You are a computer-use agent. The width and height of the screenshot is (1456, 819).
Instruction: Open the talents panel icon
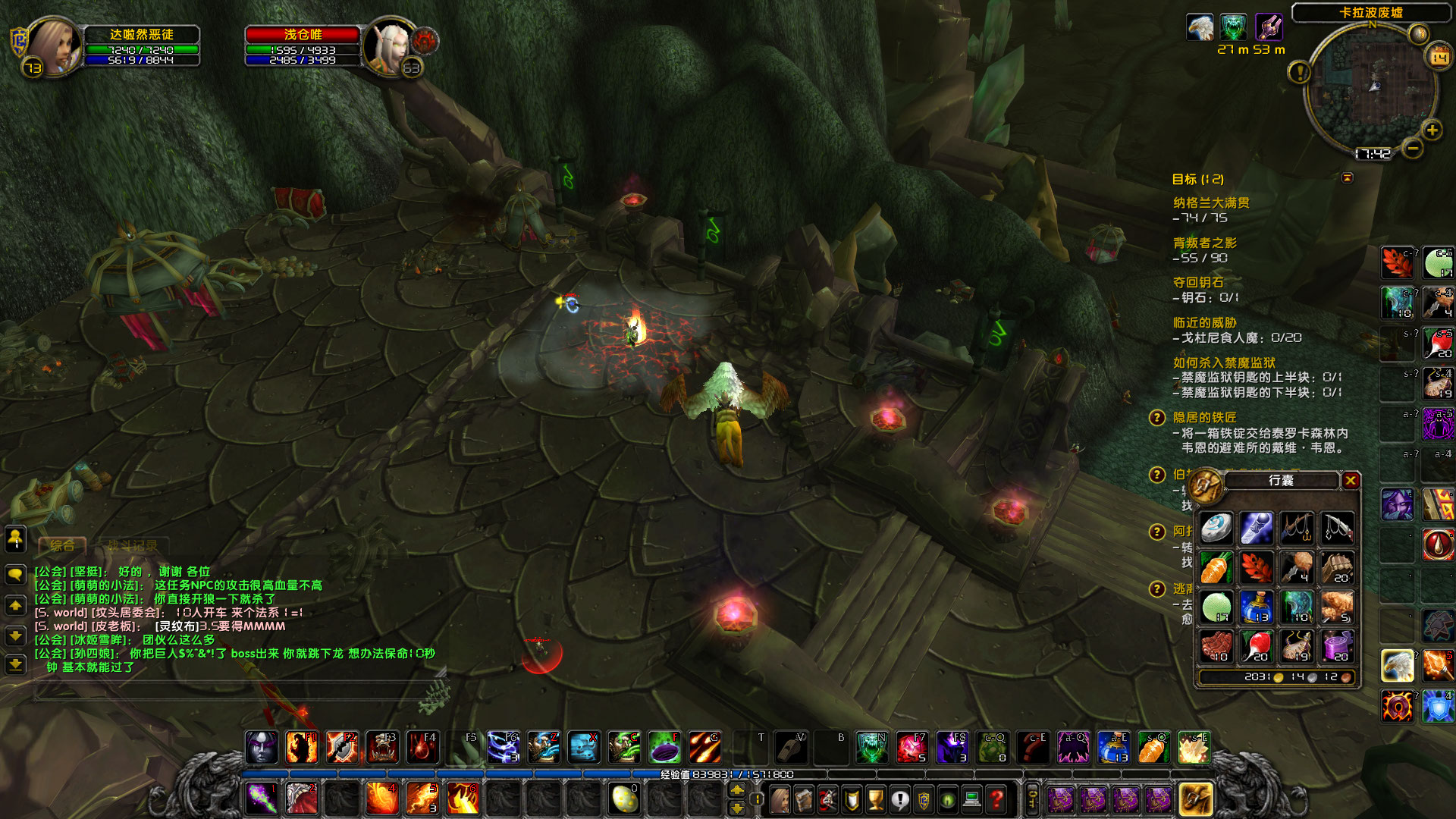828,800
